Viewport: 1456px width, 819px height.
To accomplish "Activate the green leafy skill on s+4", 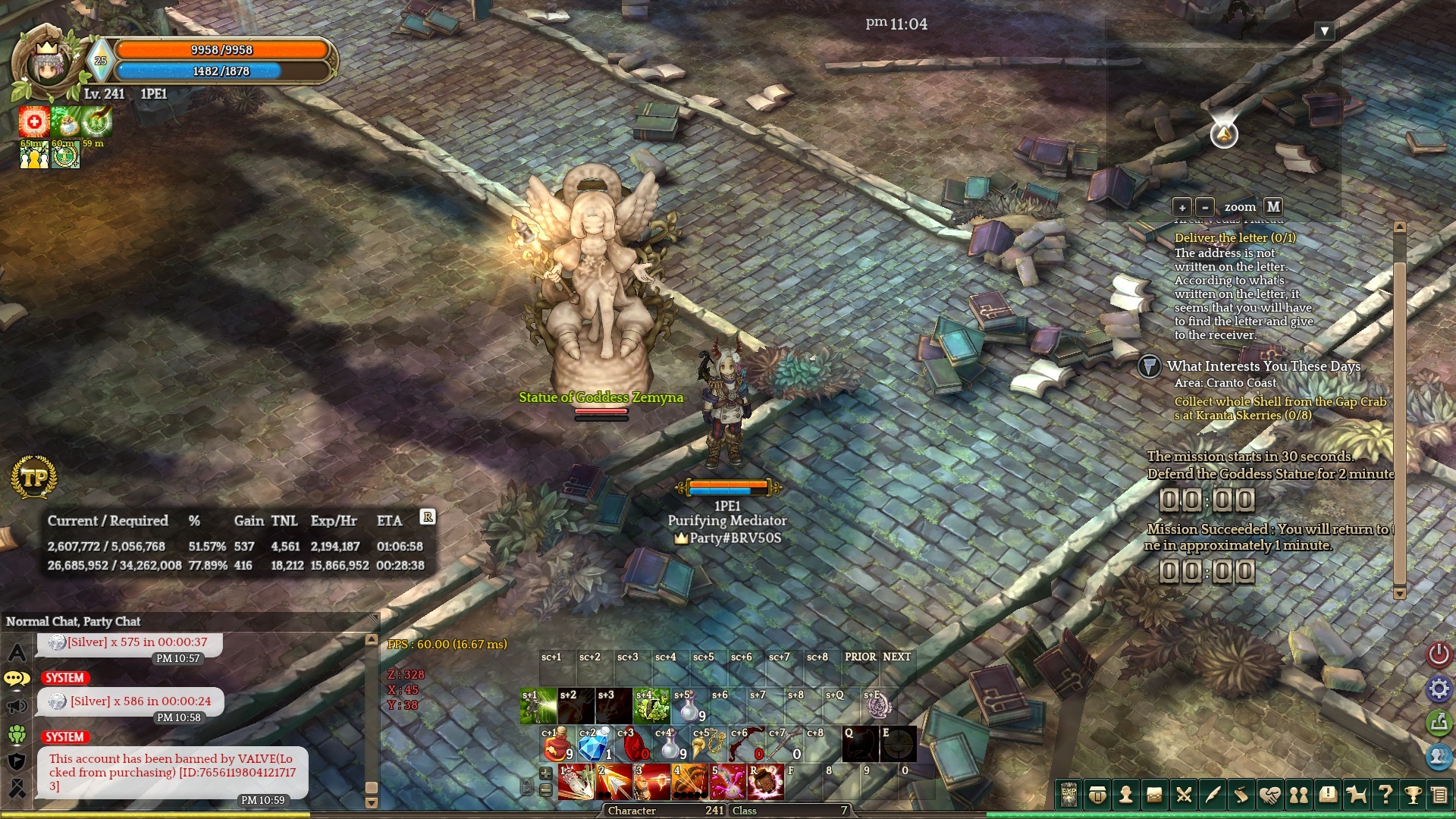I will coord(651,706).
